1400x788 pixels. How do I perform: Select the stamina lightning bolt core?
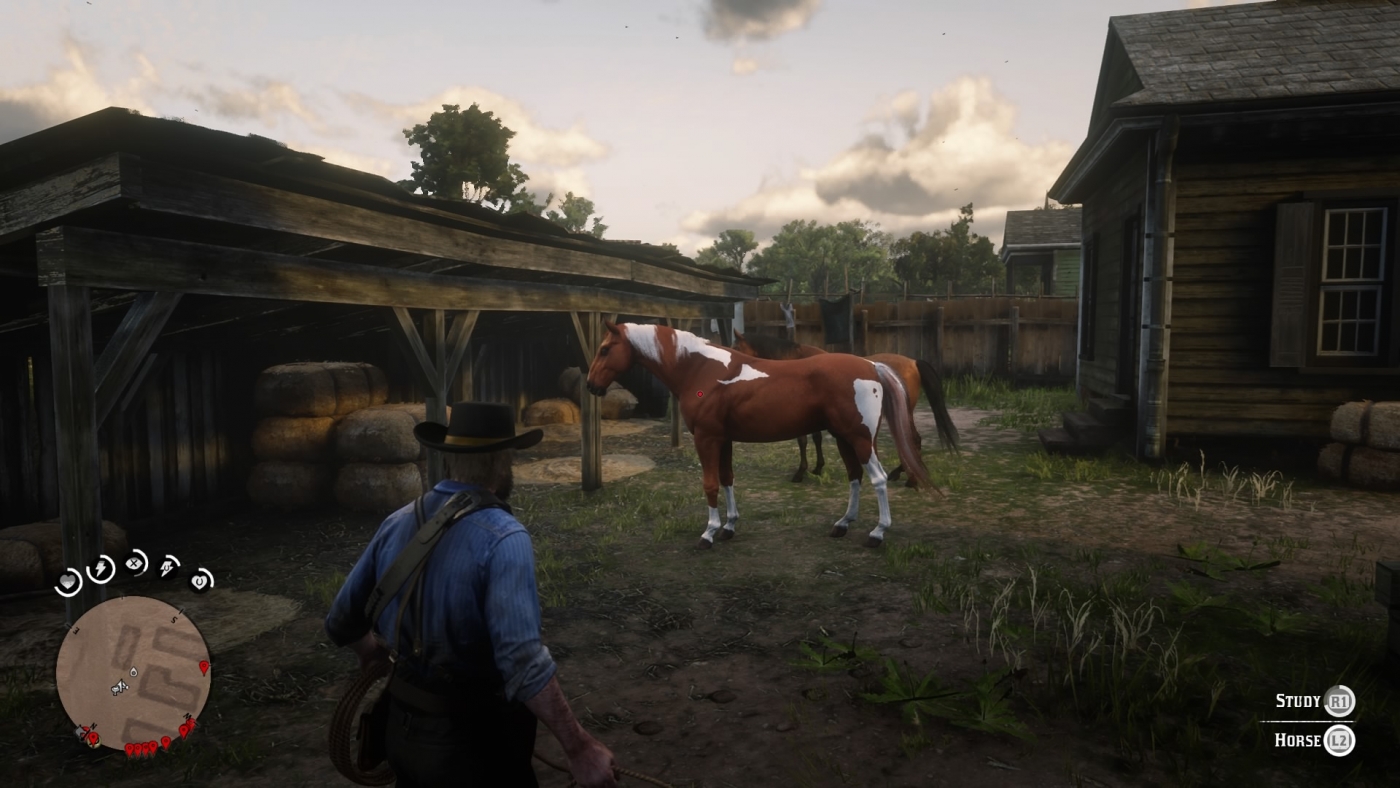99,569
